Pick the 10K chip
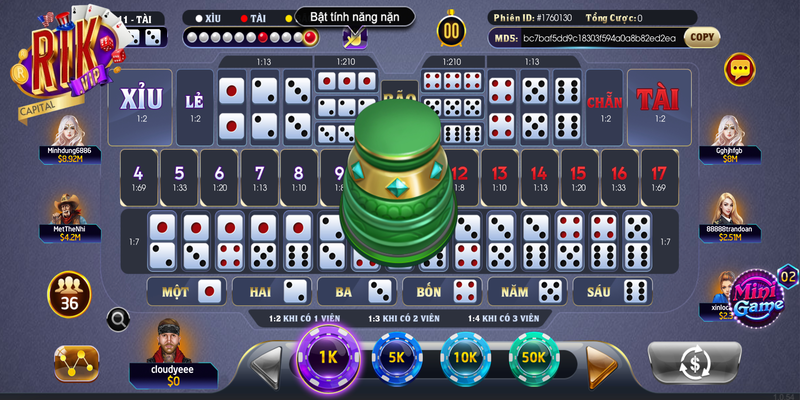Screen dimensions: 800x400 click(x=465, y=358)
